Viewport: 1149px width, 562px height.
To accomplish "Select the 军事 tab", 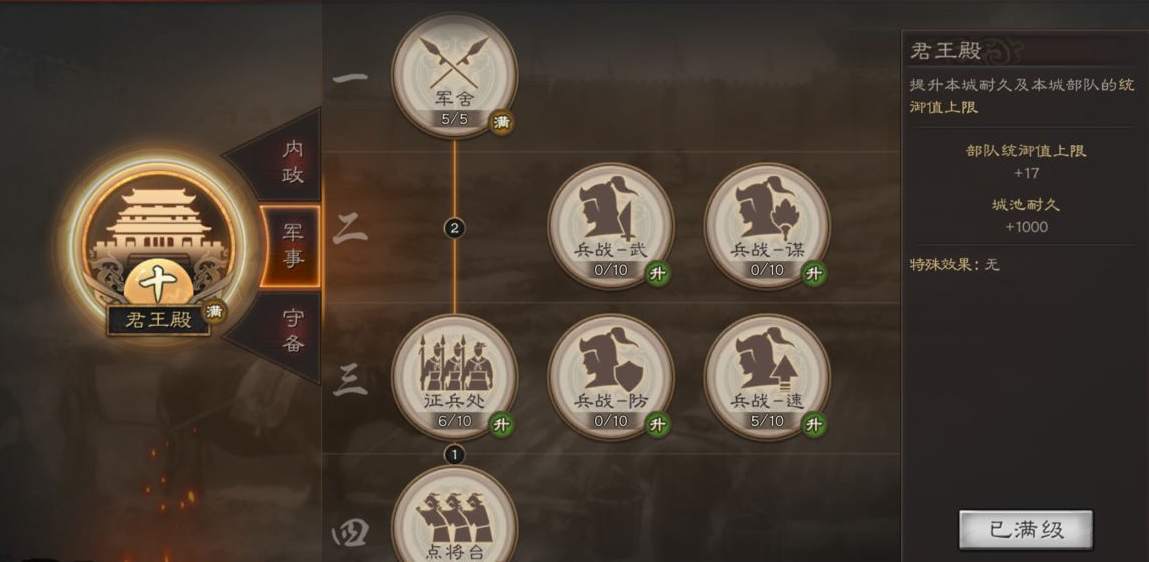I will click(x=291, y=246).
